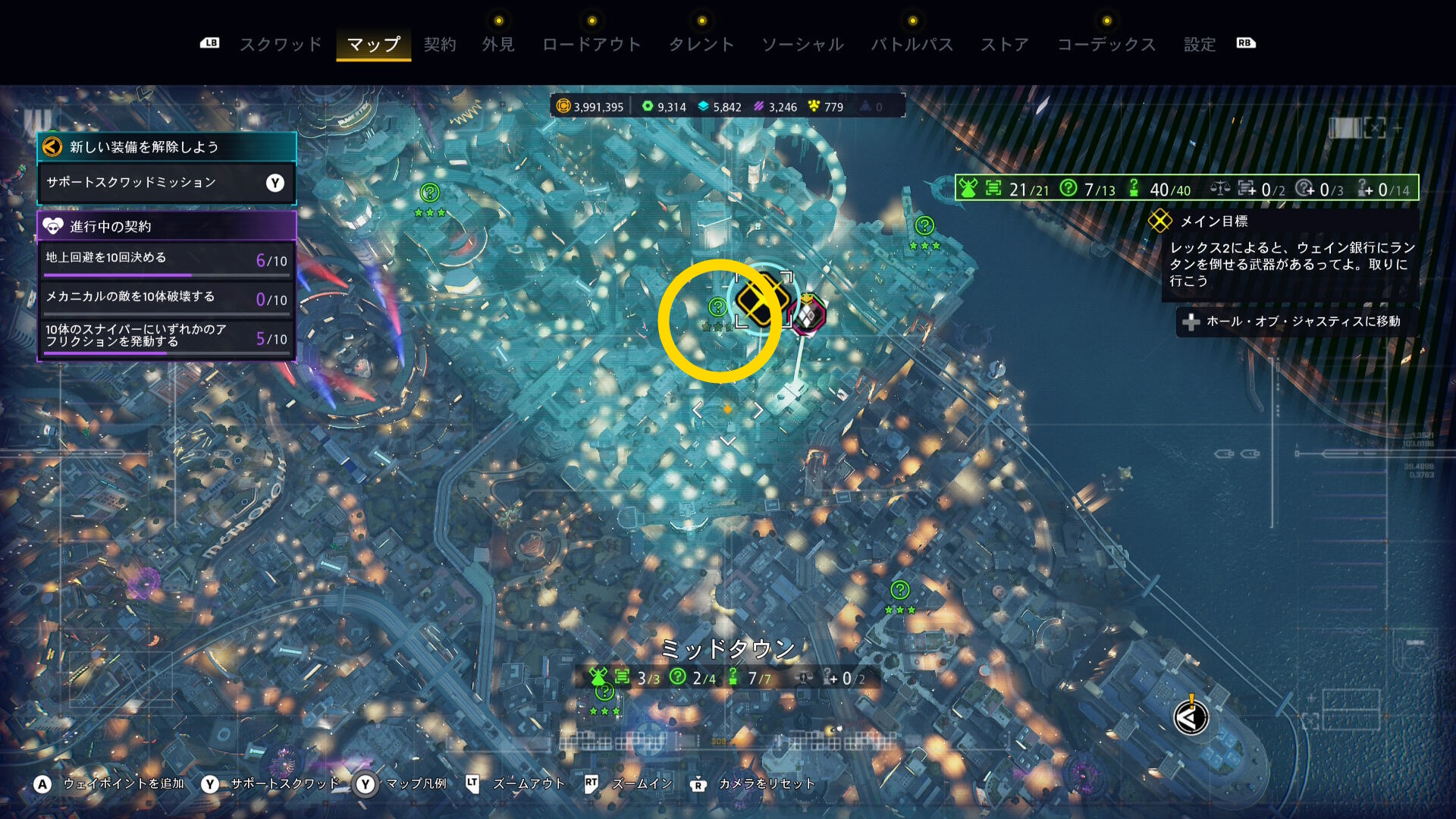Click the yellow diamond main objective marker
Screen dimensions: 1456x819
[x=761, y=298]
